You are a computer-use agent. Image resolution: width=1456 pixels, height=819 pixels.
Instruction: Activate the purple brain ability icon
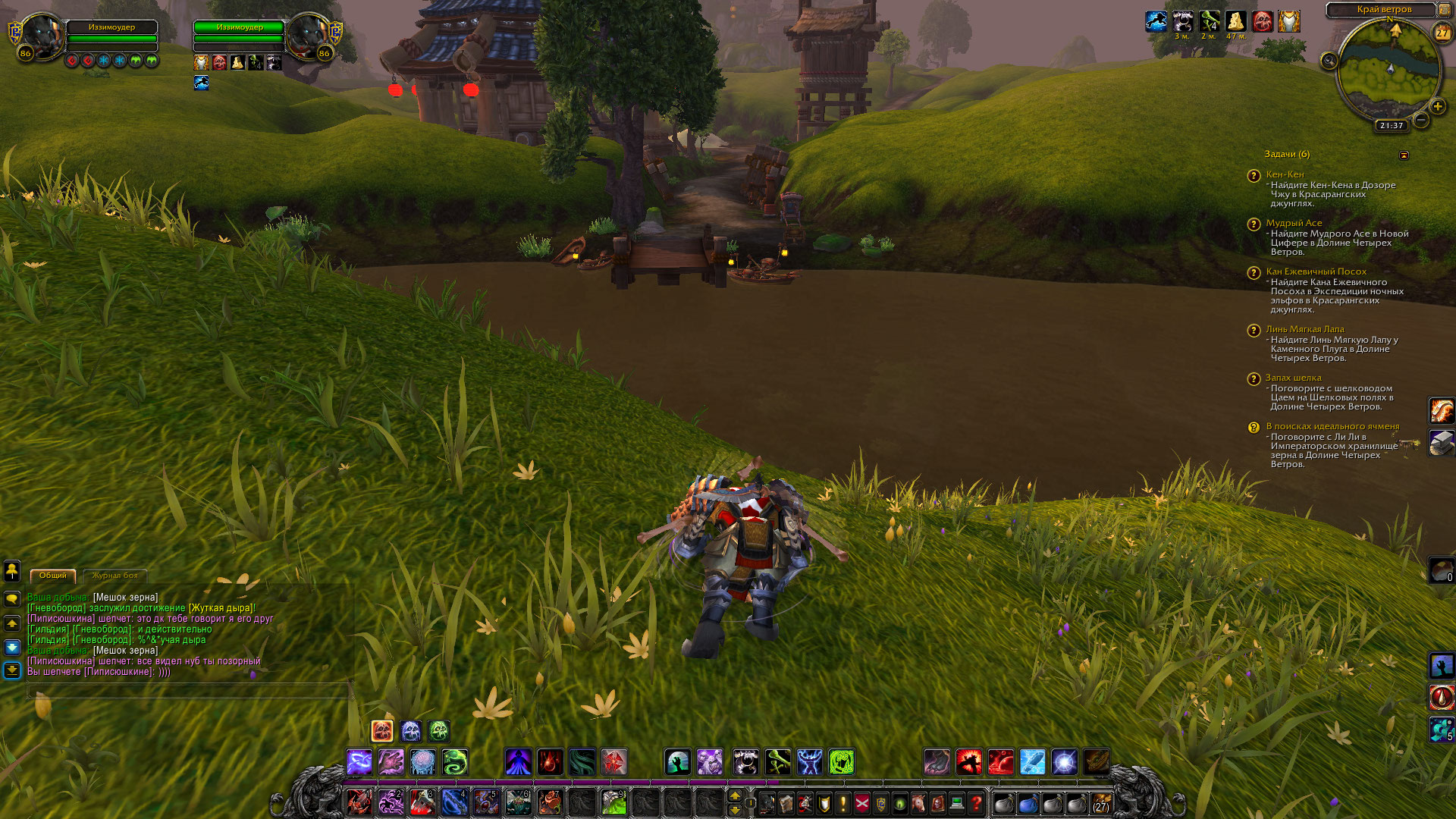pyautogui.click(x=423, y=762)
